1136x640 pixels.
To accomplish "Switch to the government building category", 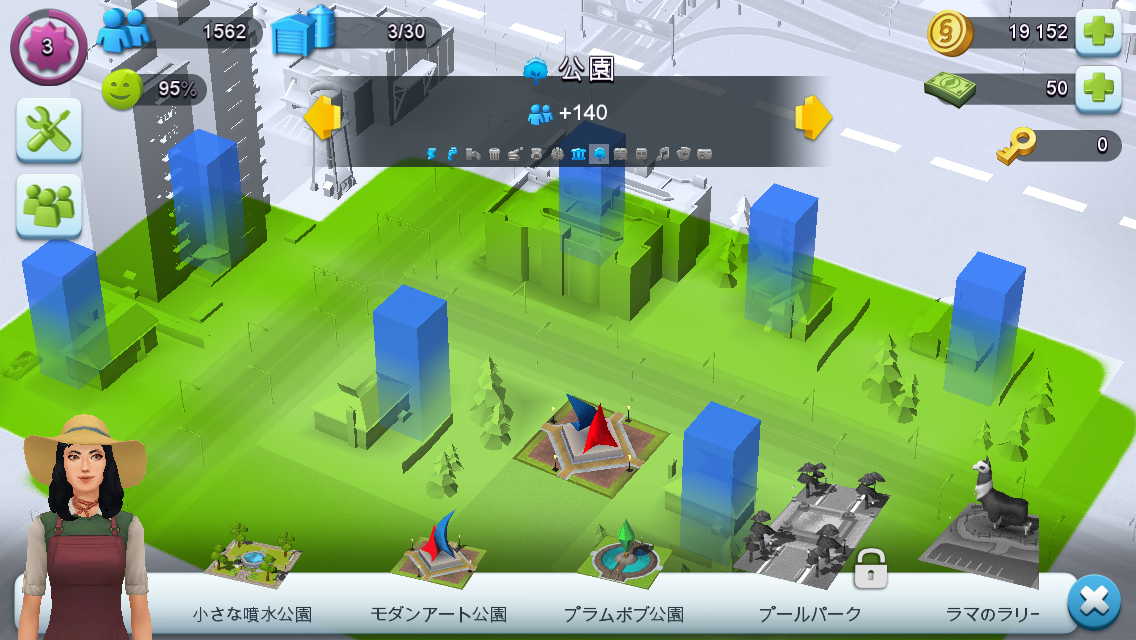I will (578, 154).
